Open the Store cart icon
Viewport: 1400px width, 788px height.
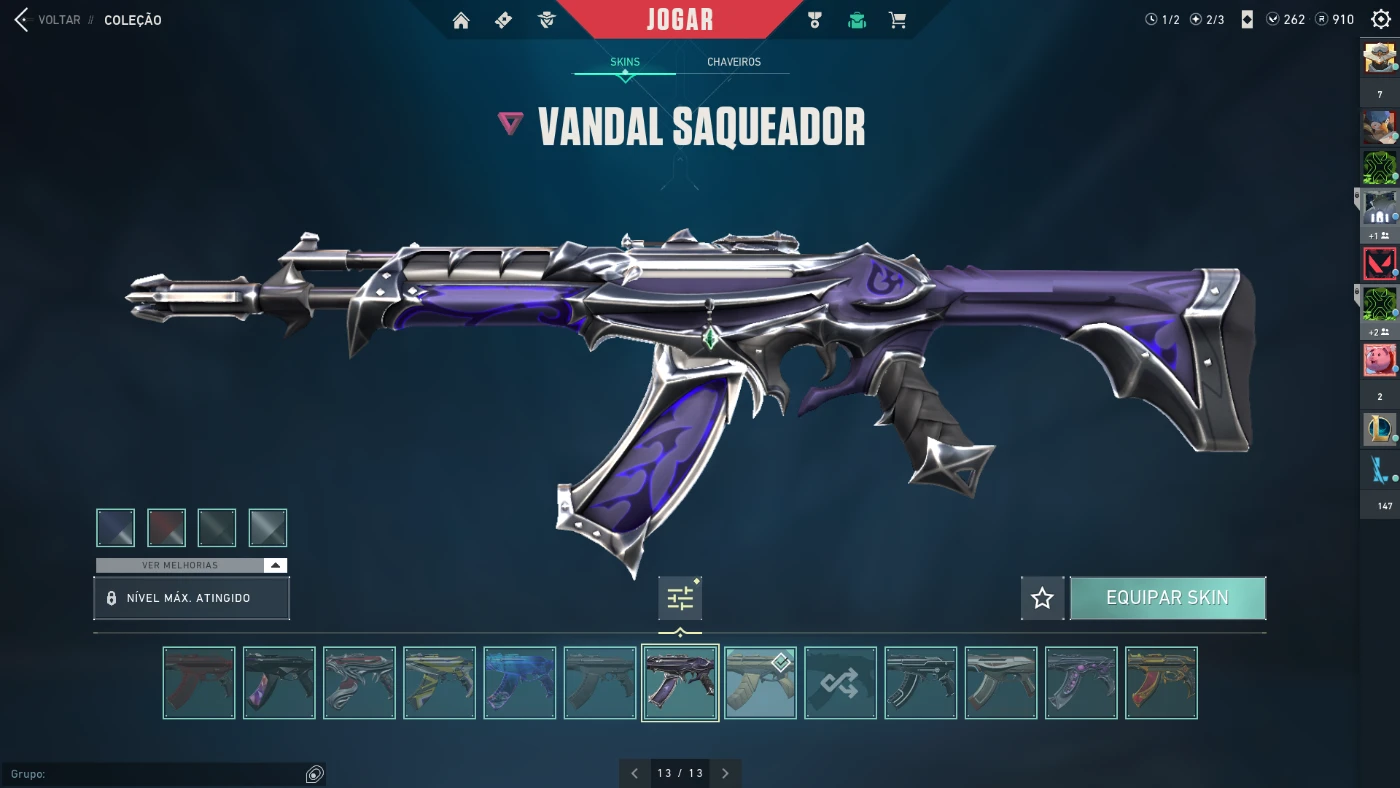pyautogui.click(x=897, y=19)
